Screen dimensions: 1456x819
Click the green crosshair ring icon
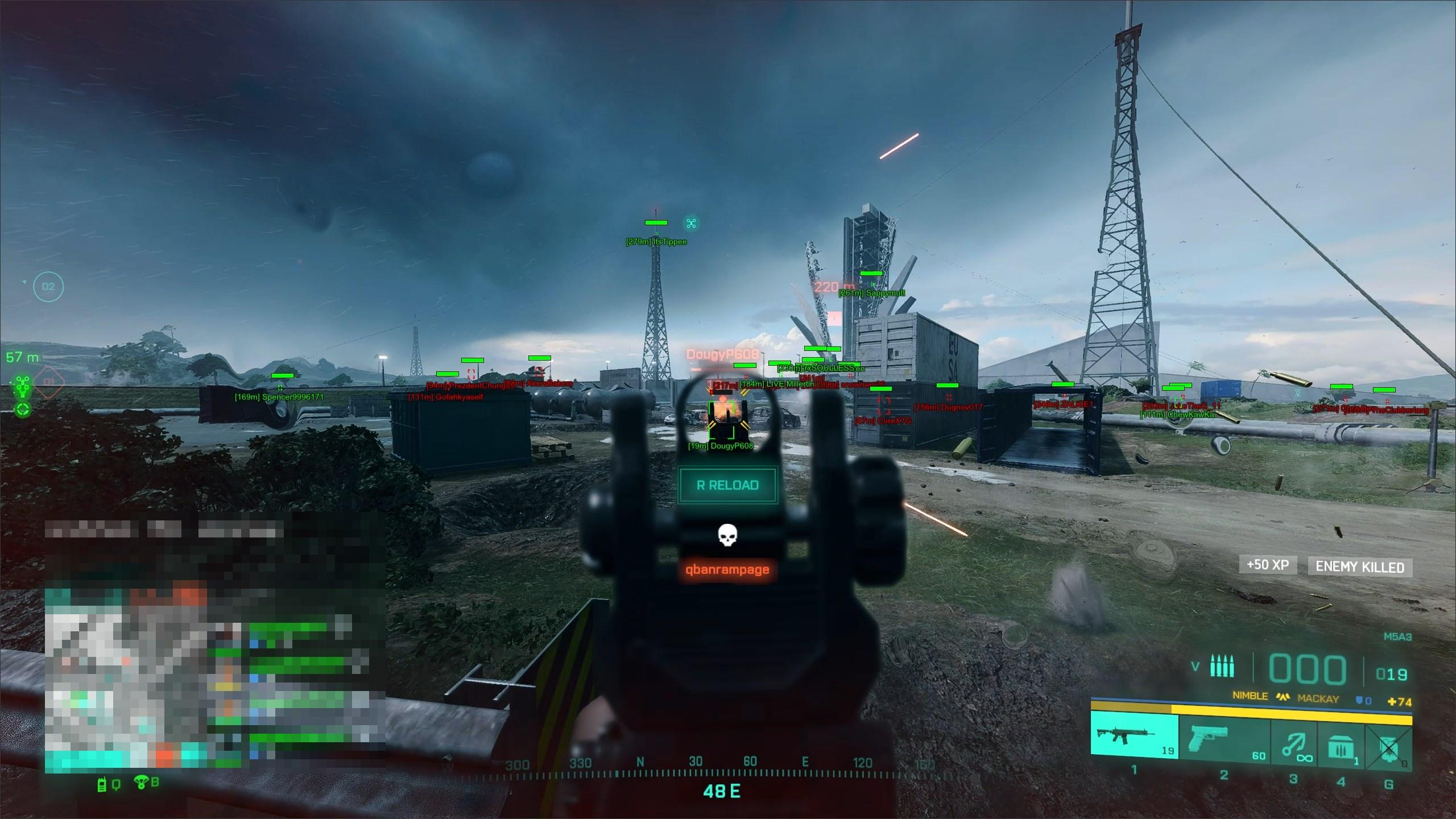click(x=23, y=409)
